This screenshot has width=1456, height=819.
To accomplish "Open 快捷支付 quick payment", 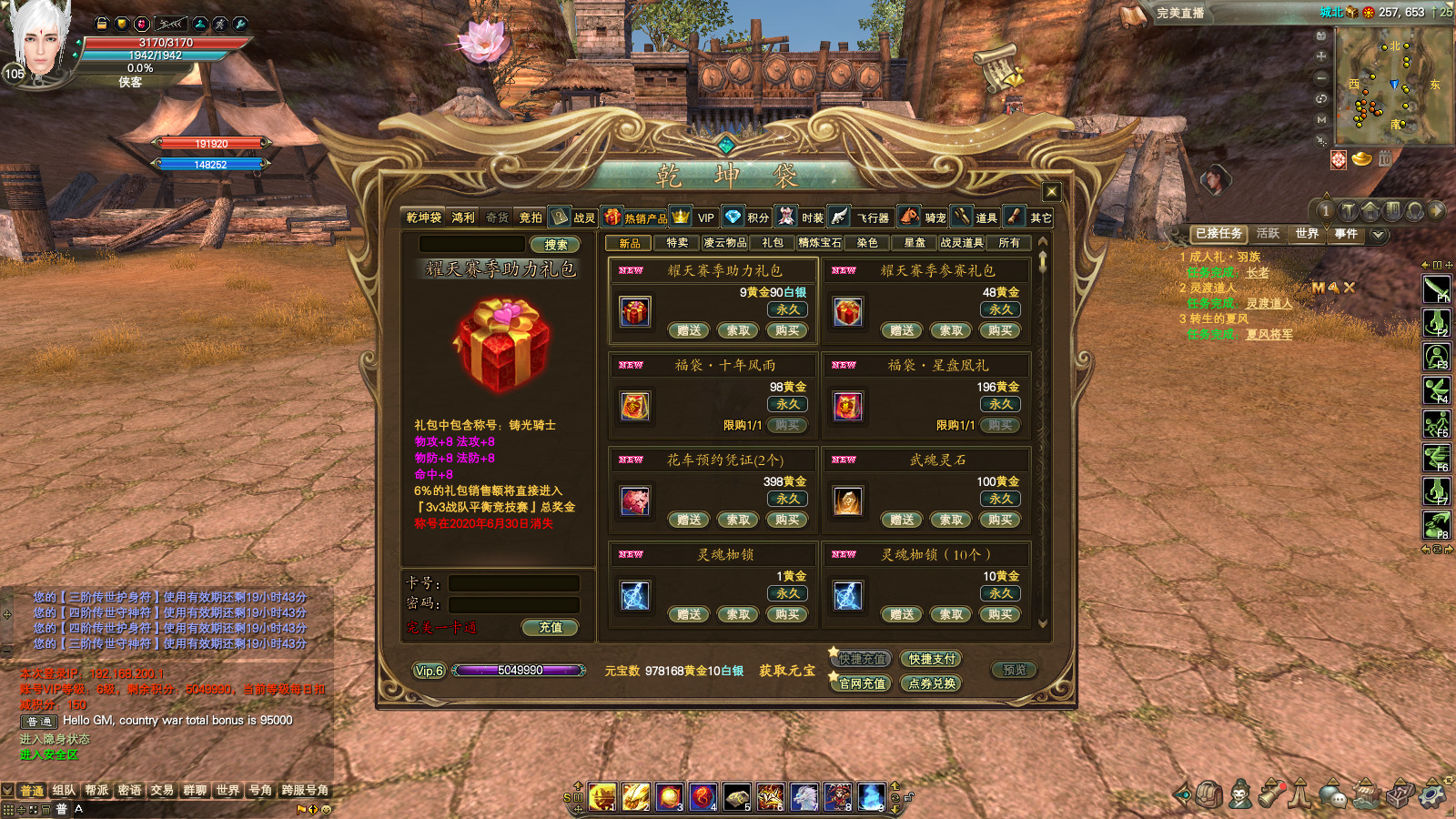I will [x=932, y=659].
